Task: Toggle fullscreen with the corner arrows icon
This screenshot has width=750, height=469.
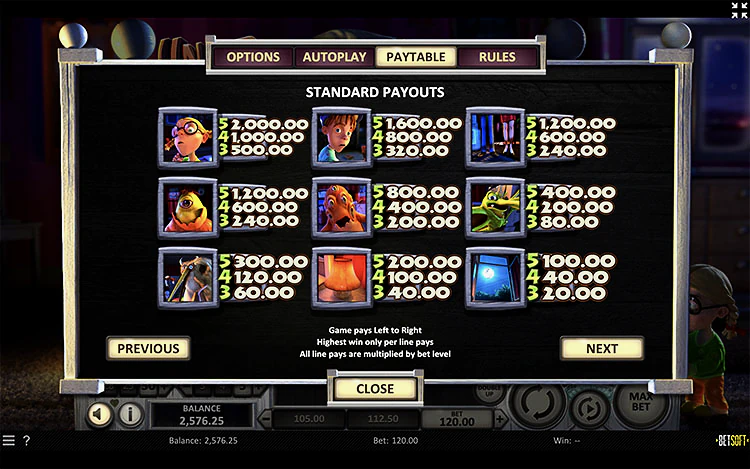Action: 739,10
